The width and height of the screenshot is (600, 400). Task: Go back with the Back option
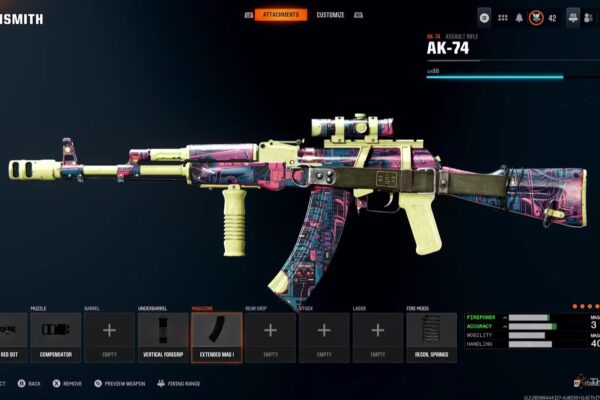pos(30,383)
